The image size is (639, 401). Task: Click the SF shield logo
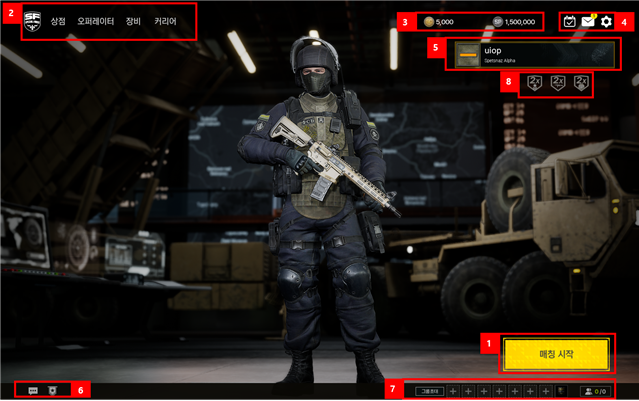pos(32,20)
